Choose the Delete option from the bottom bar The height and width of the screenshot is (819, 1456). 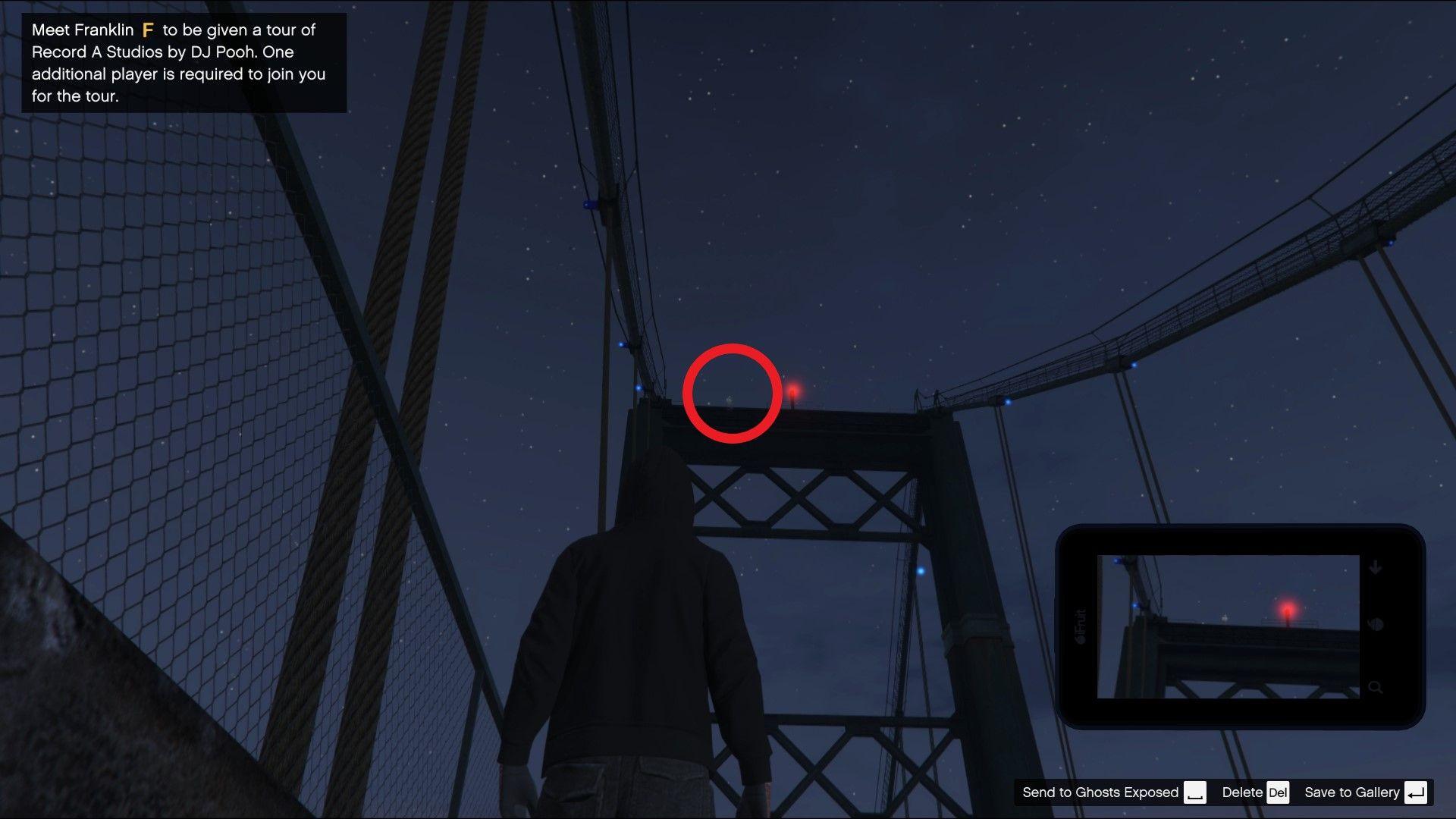tap(1242, 792)
